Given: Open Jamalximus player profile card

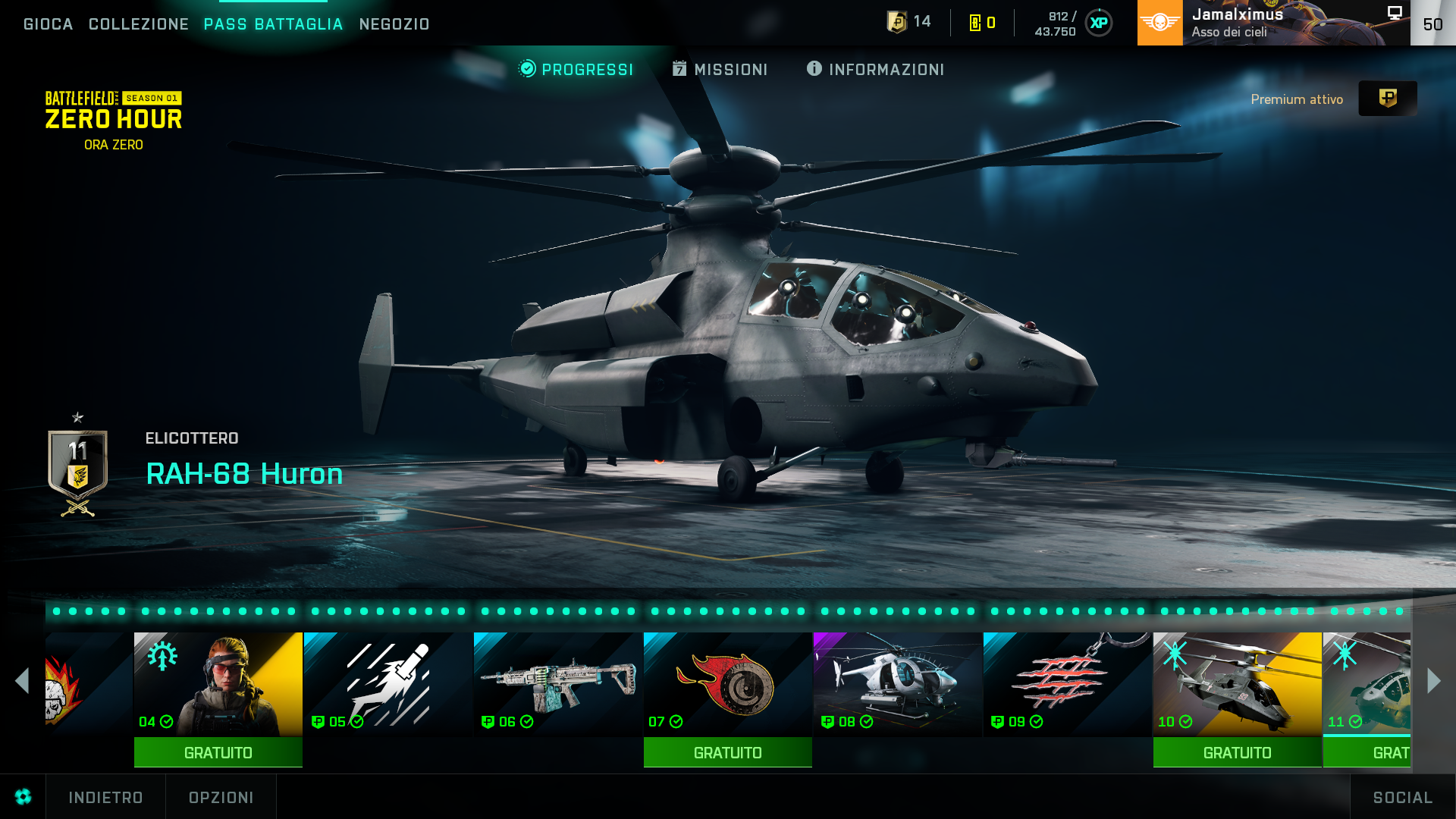Looking at the screenshot, I should (x=1274, y=23).
